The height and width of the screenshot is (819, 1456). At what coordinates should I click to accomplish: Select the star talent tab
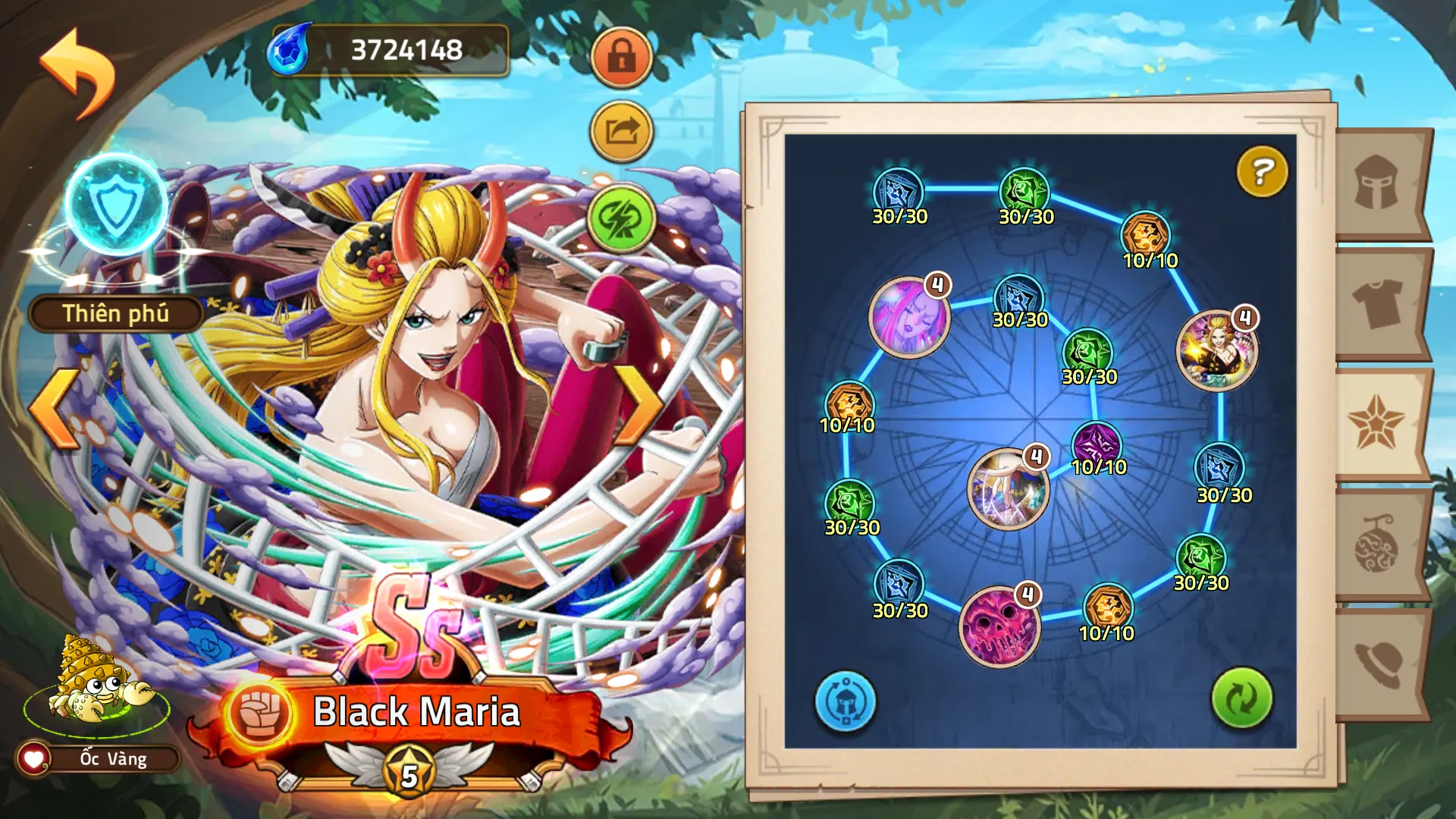1377,423
